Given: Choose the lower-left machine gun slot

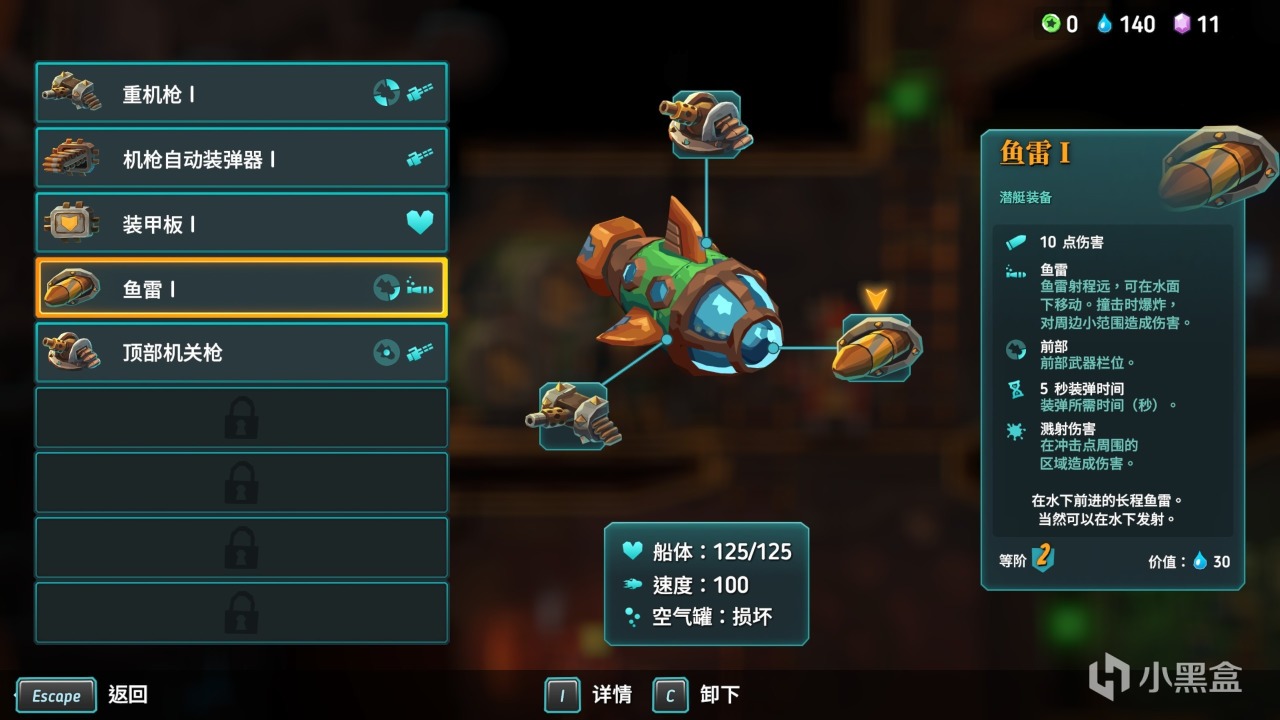Looking at the screenshot, I should pyautogui.click(x=573, y=415).
